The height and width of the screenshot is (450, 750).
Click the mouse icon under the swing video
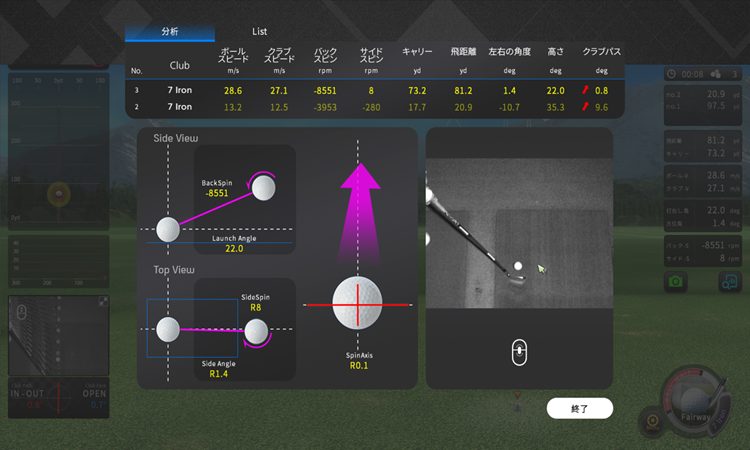(520, 353)
